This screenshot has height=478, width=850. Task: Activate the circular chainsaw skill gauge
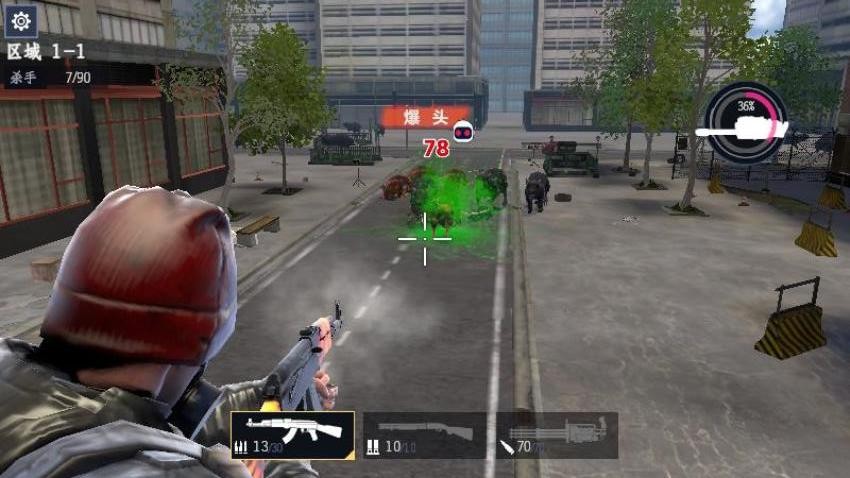[x=746, y=122]
